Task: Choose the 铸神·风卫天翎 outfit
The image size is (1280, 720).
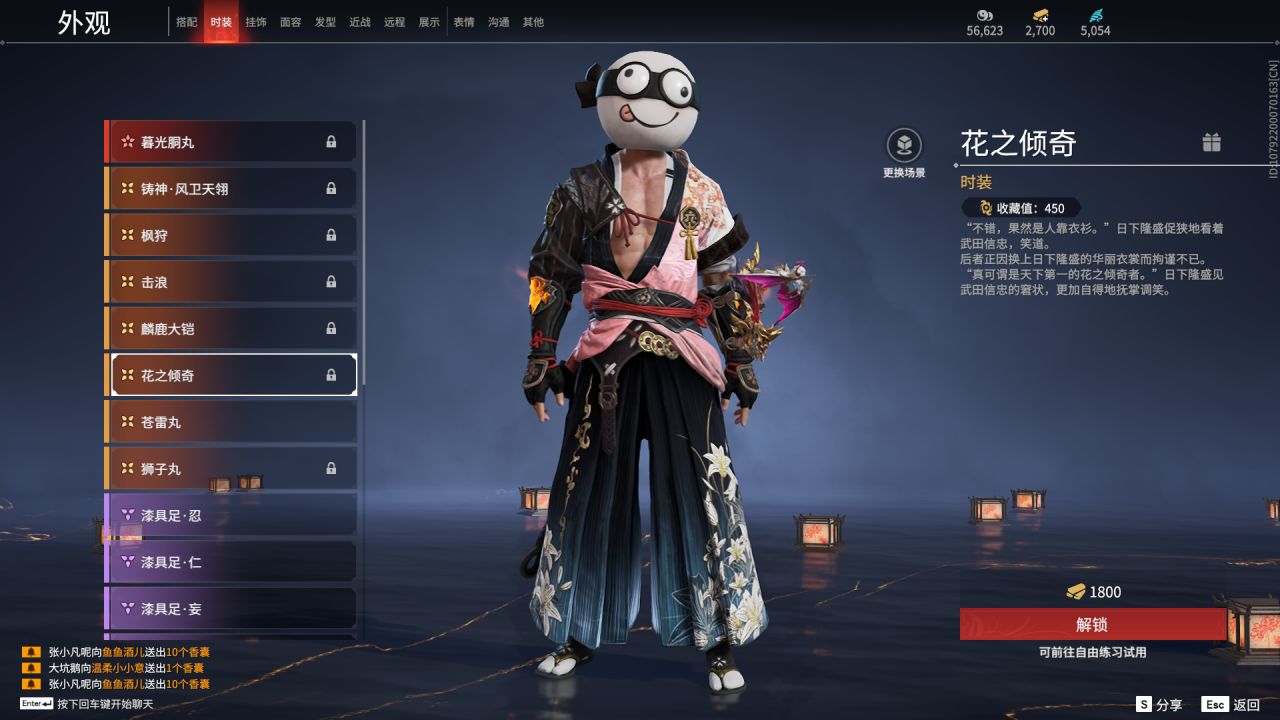Action: tap(231, 189)
